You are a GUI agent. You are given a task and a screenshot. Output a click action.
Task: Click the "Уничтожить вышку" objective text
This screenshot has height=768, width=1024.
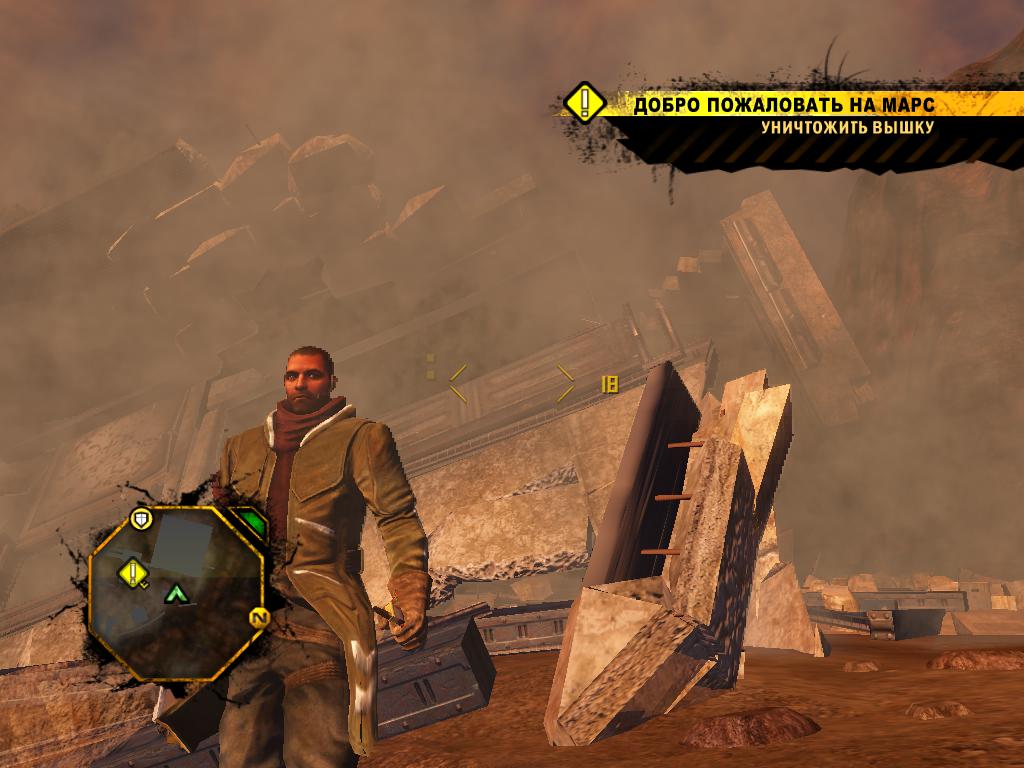click(847, 128)
